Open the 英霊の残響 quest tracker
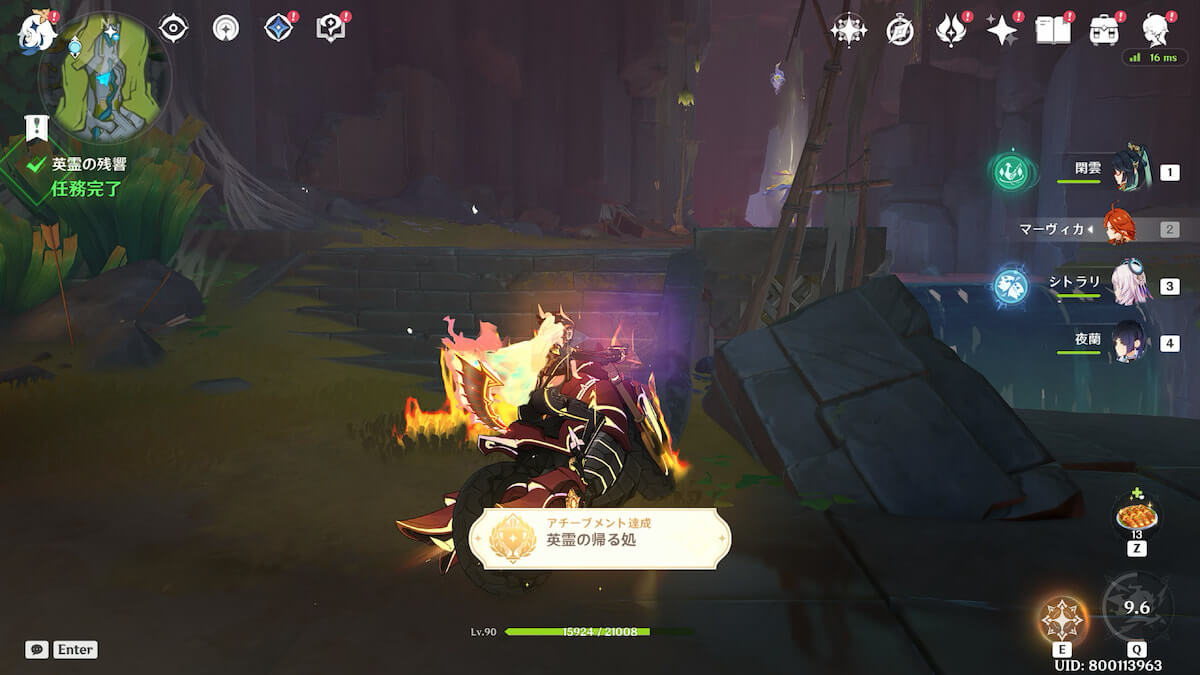 89,165
